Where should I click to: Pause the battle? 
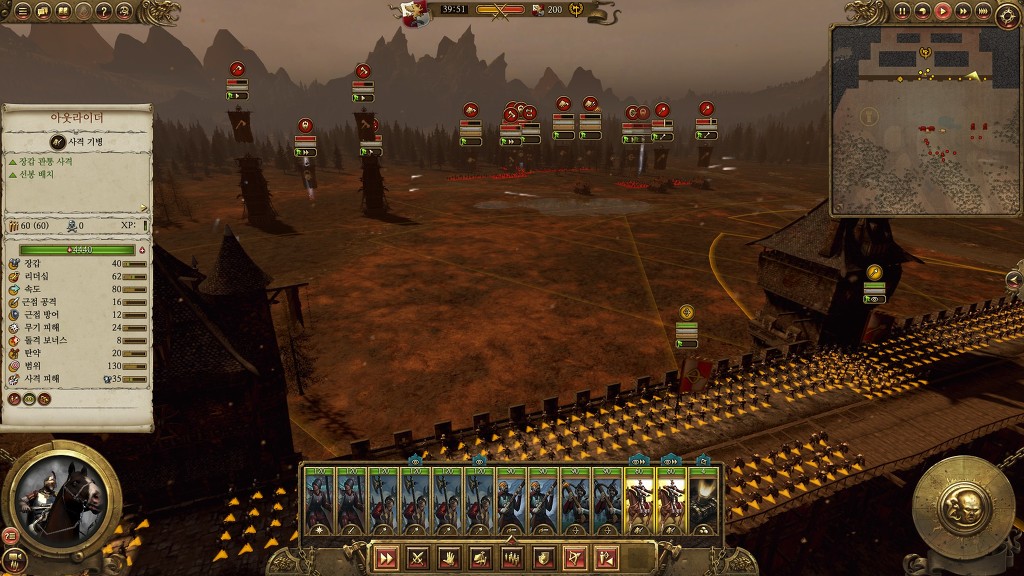902,11
